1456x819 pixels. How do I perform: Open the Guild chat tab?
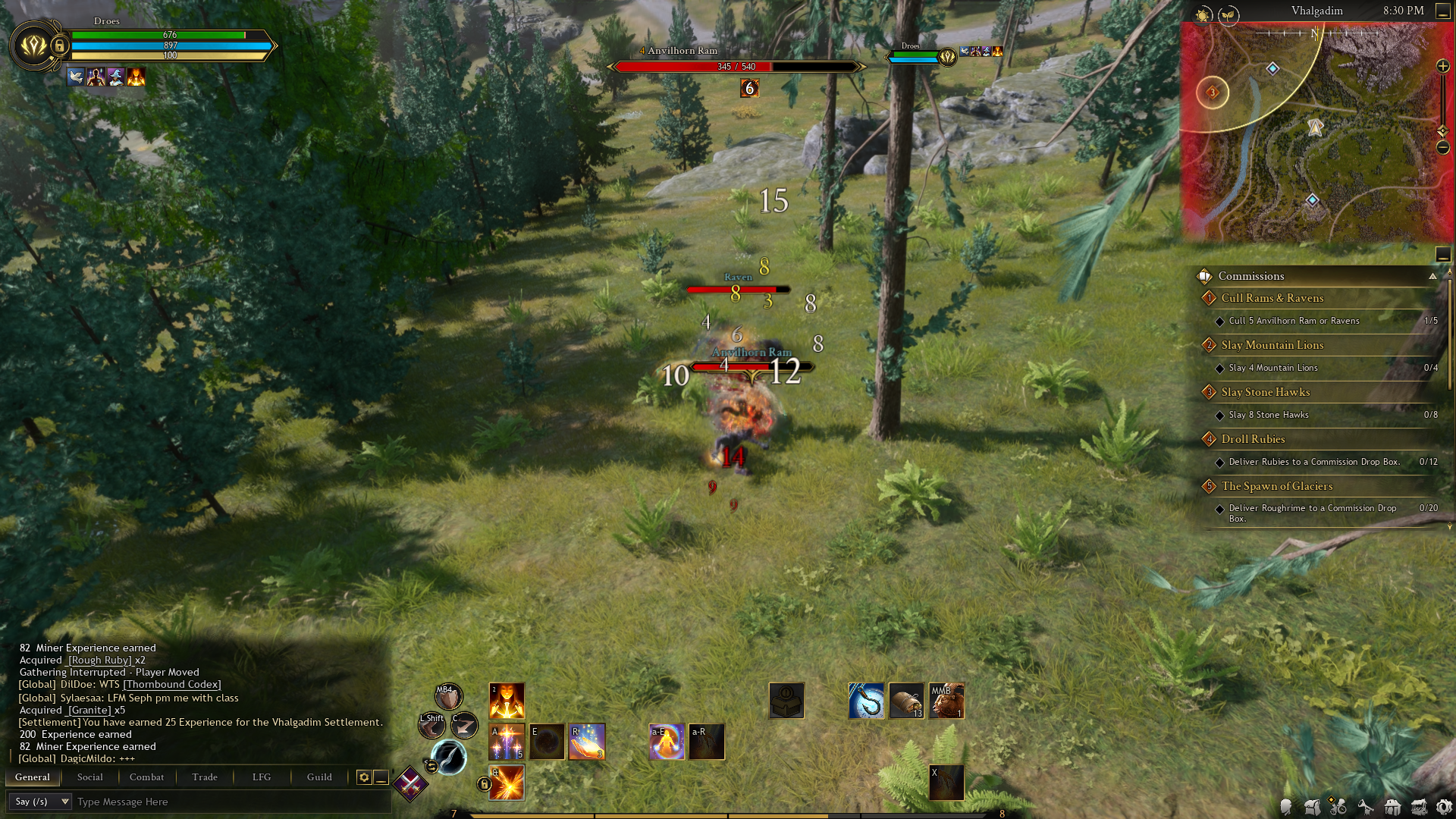coord(319,777)
